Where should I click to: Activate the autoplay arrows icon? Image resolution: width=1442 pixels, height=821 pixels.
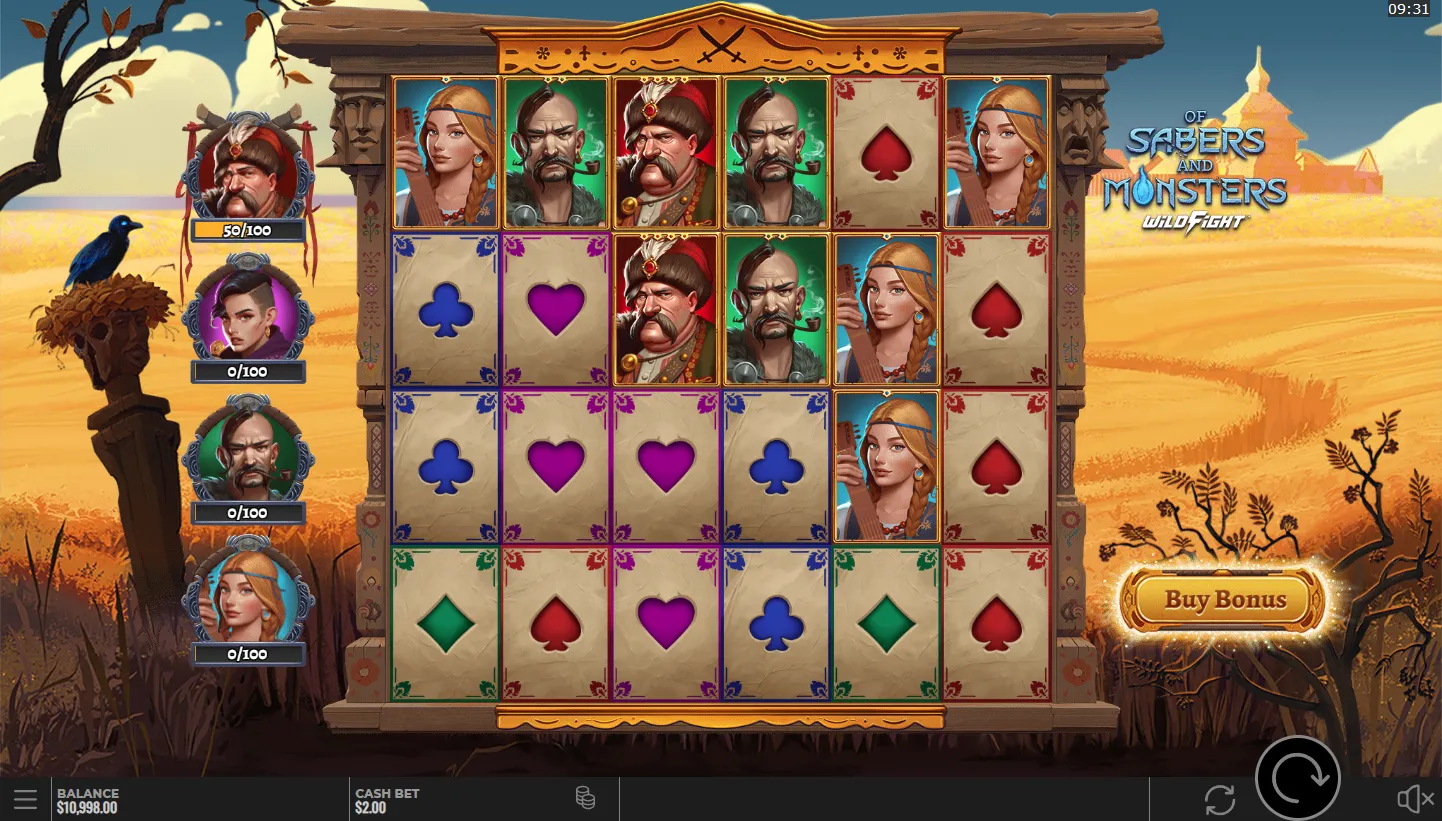1219,800
